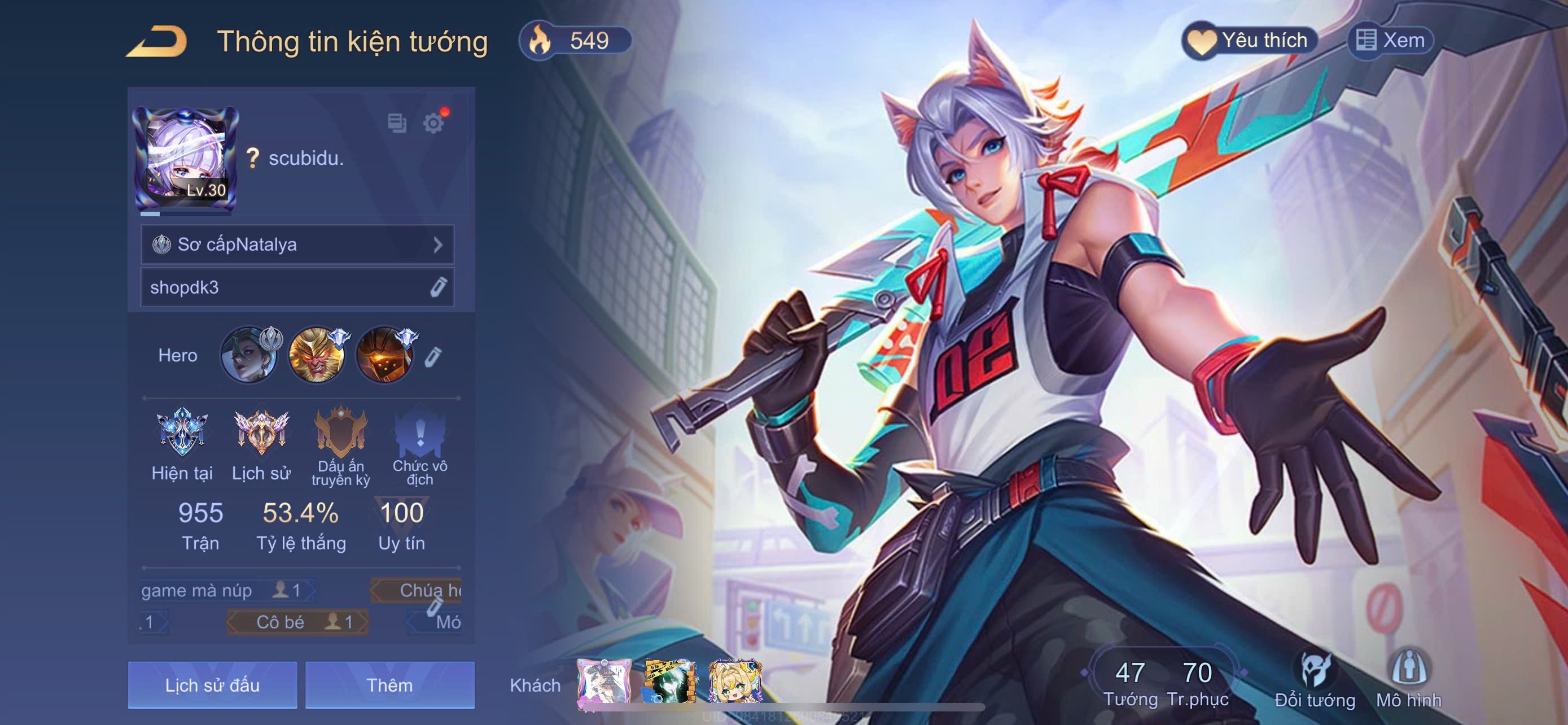Select the blonde chibi visitor avatar
The image size is (1568, 725).
pyautogui.click(x=735, y=682)
